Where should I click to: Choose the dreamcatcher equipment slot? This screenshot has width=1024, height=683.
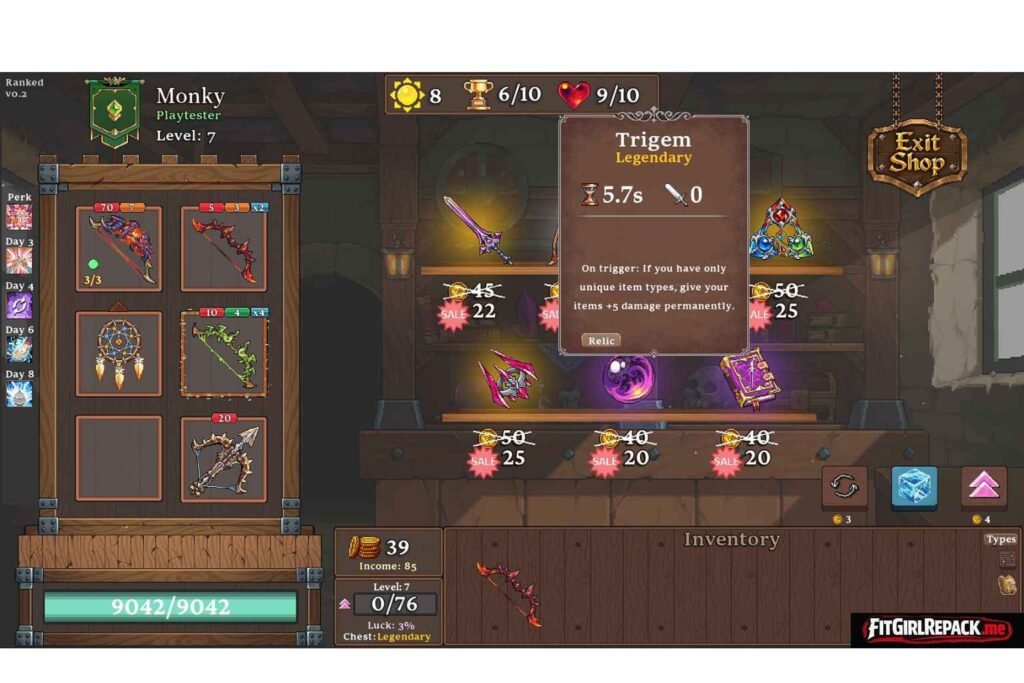(119, 353)
